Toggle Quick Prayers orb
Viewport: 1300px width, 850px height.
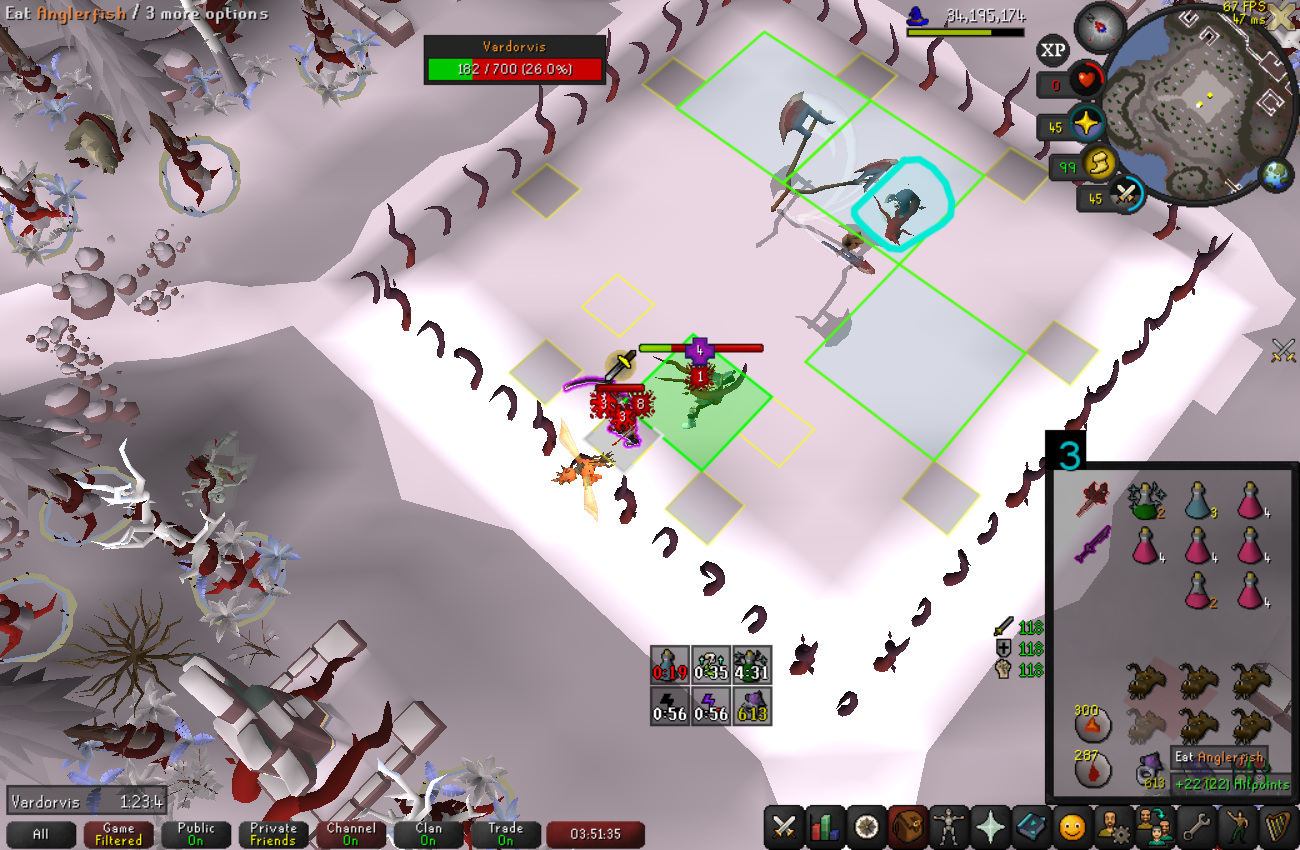(x=1085, y=125)
